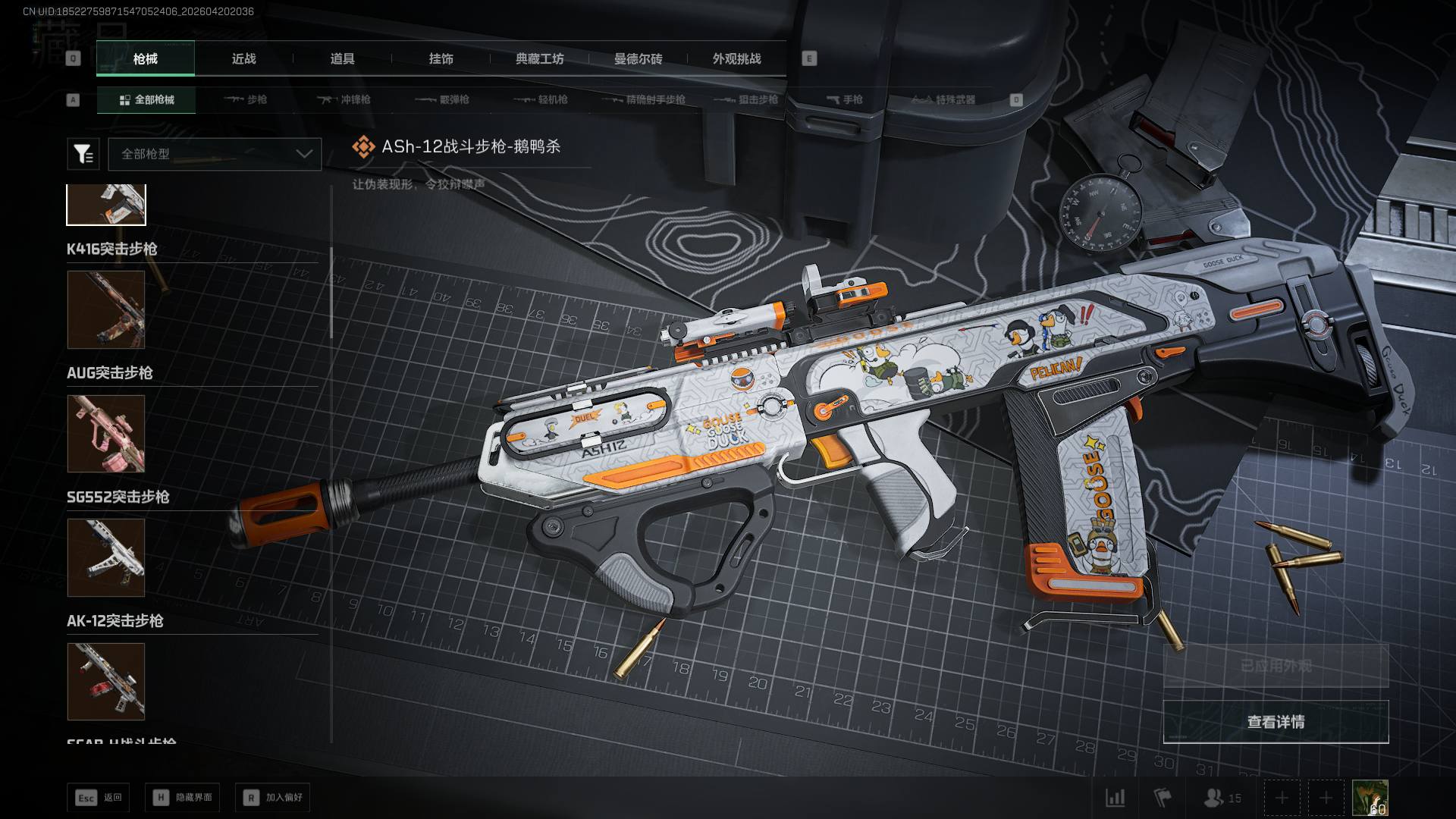Viewport: 1456px width, 819px height.
Task: Open the 道具 items tab
Action: [x=342, y=59]
